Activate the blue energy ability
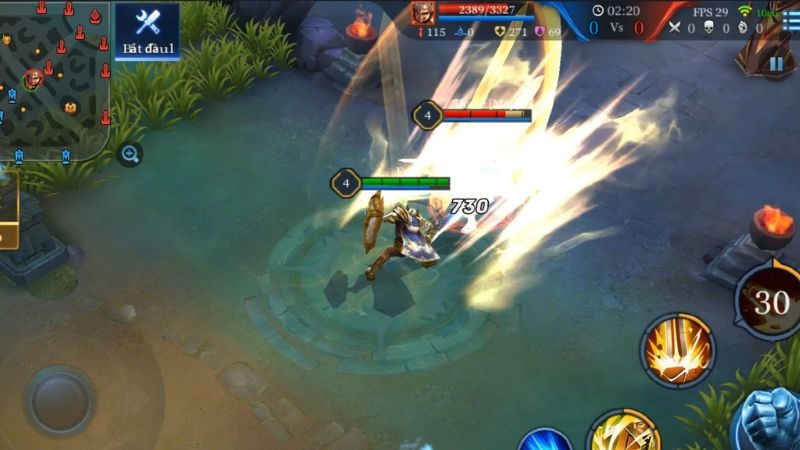Viewport: 800px width, 450px height. coord(545,440)
